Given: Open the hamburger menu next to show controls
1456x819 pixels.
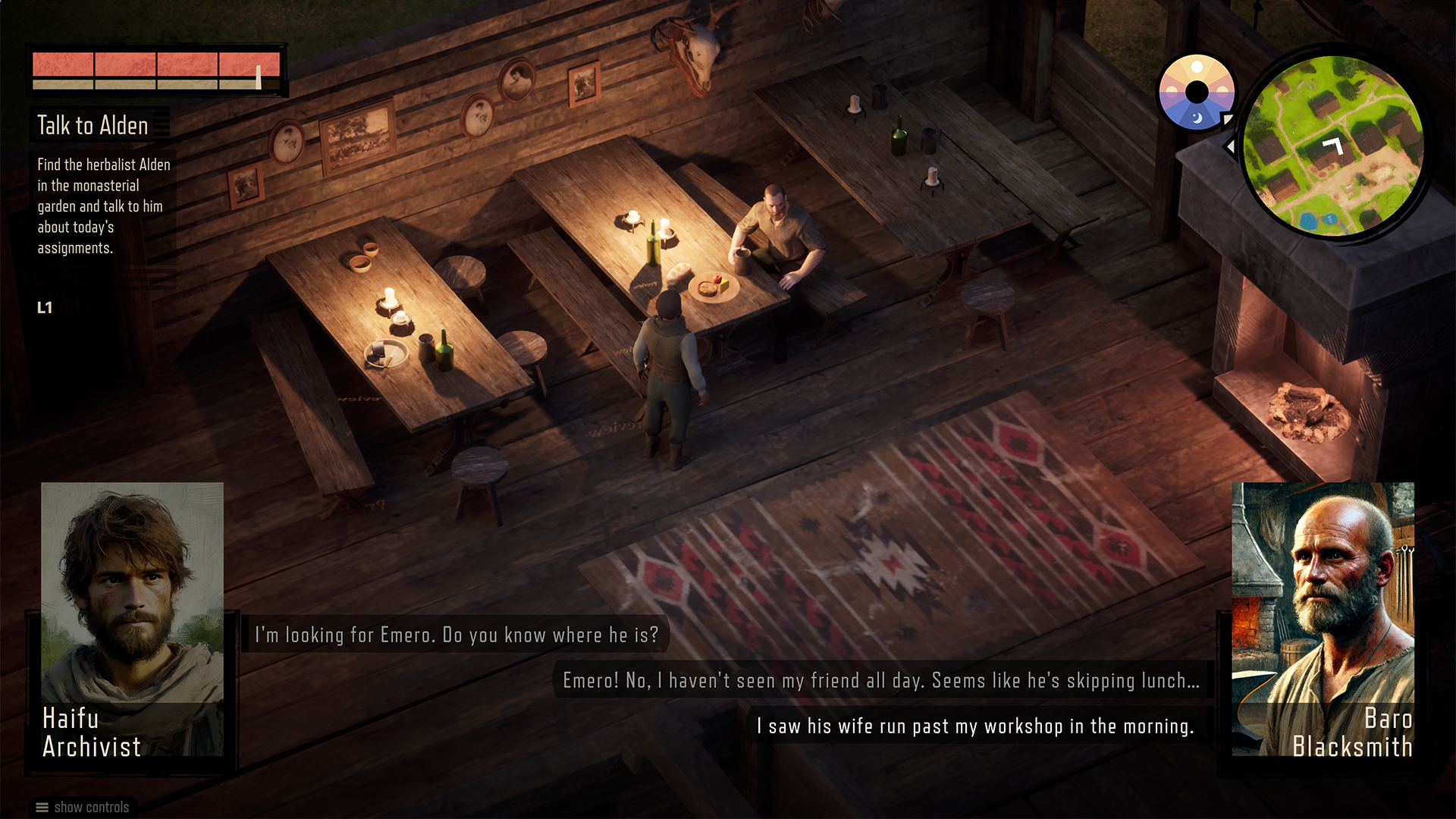Looking at the screenshot, I should click(42, 807).
